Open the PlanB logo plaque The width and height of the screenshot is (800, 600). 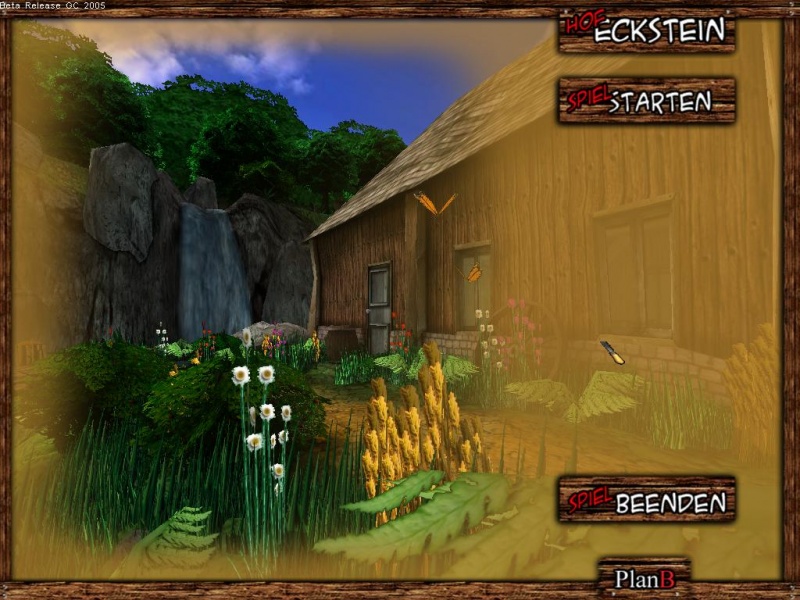pos(644,577)
